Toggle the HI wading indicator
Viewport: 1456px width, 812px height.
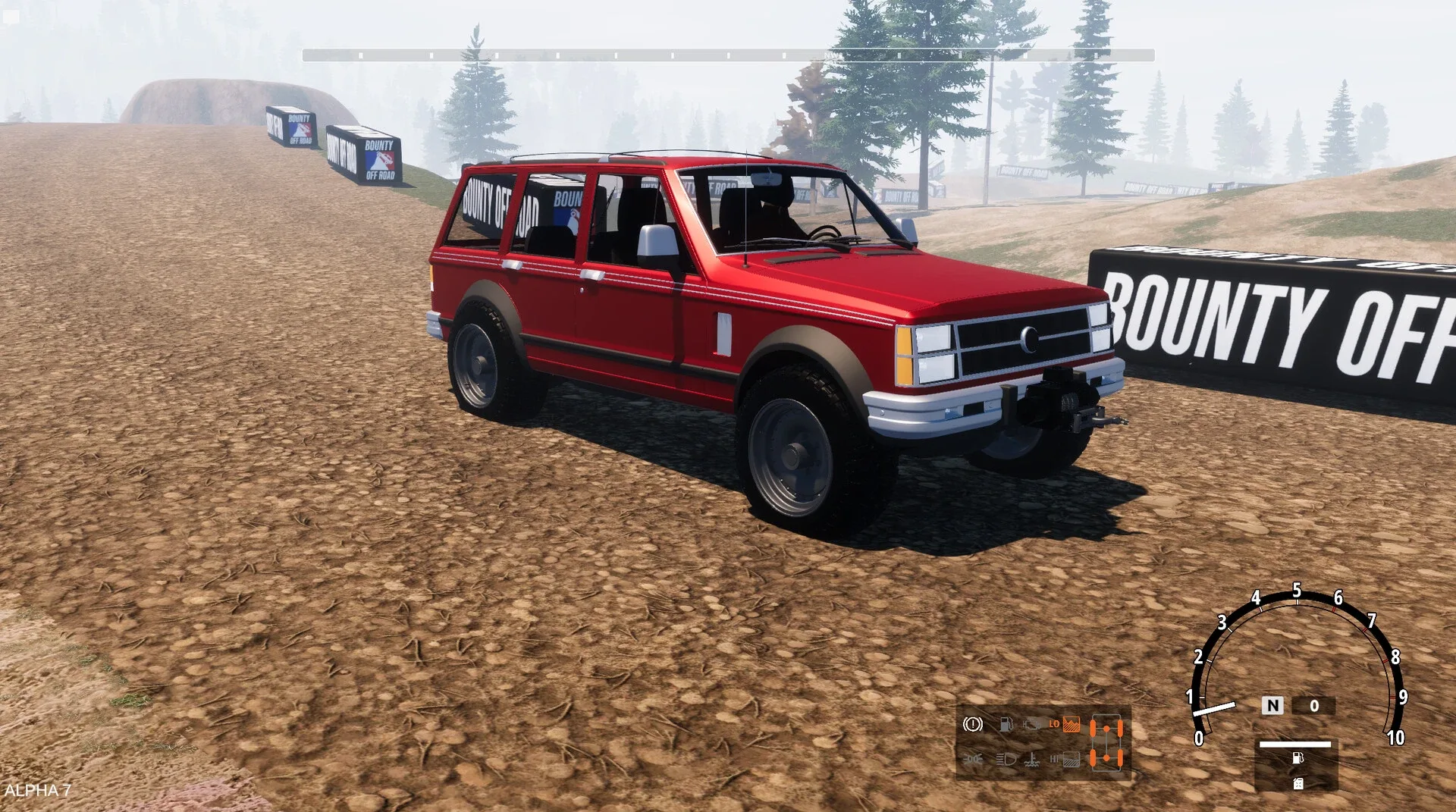(x=1053, y=759)
